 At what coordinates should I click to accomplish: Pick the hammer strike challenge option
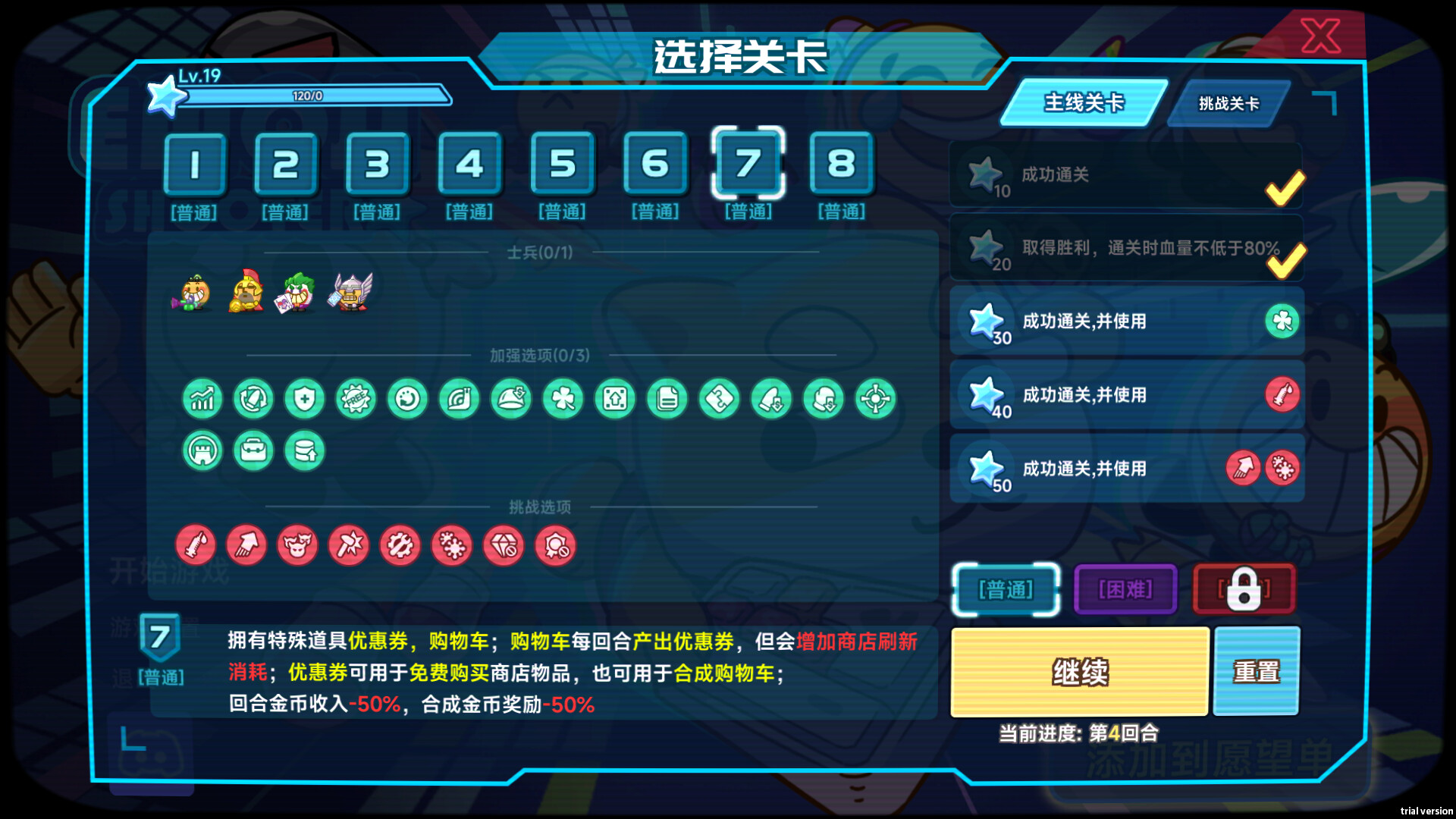349,545
